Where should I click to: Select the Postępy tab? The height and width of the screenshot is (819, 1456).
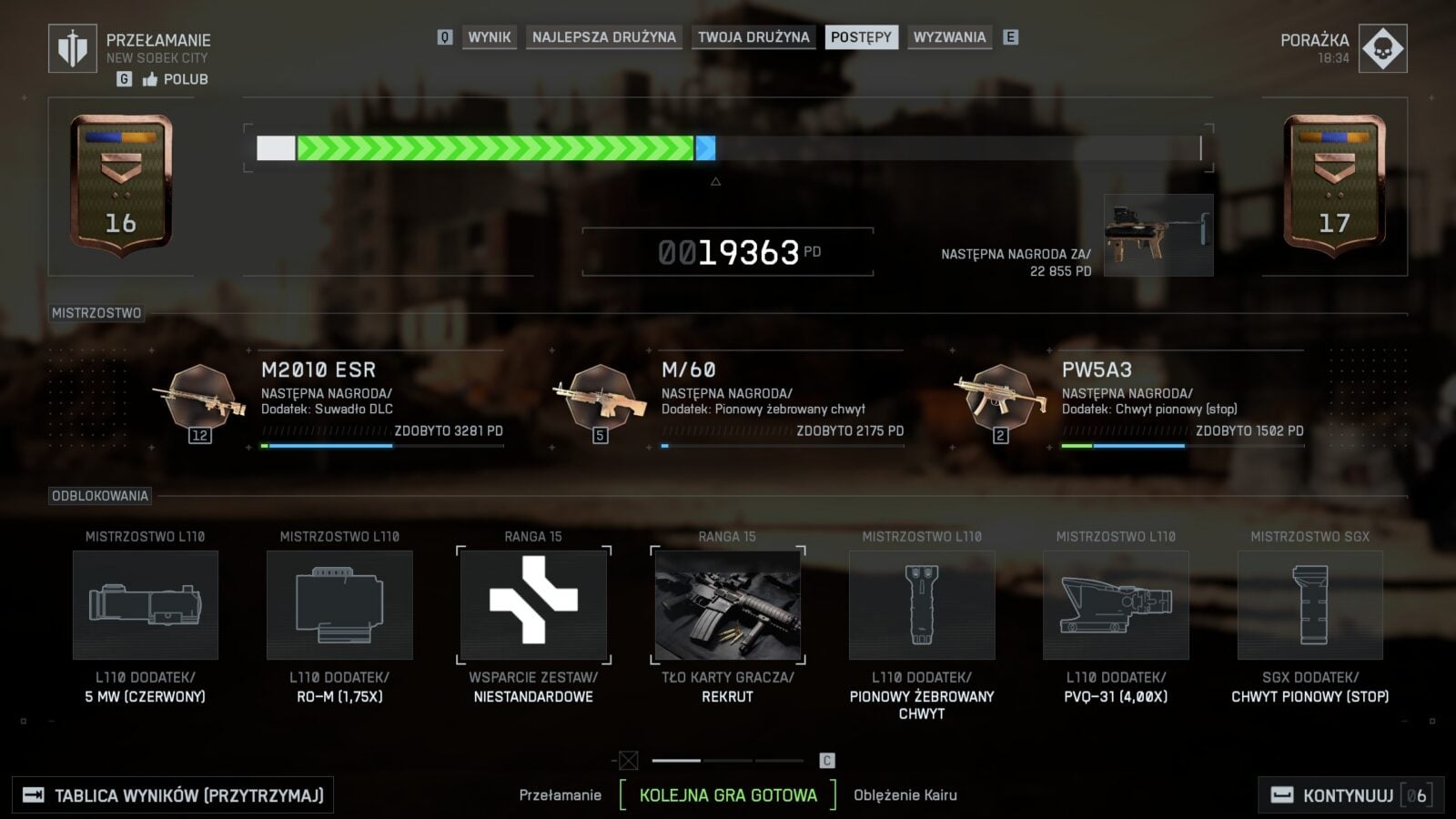pos(861,37)
